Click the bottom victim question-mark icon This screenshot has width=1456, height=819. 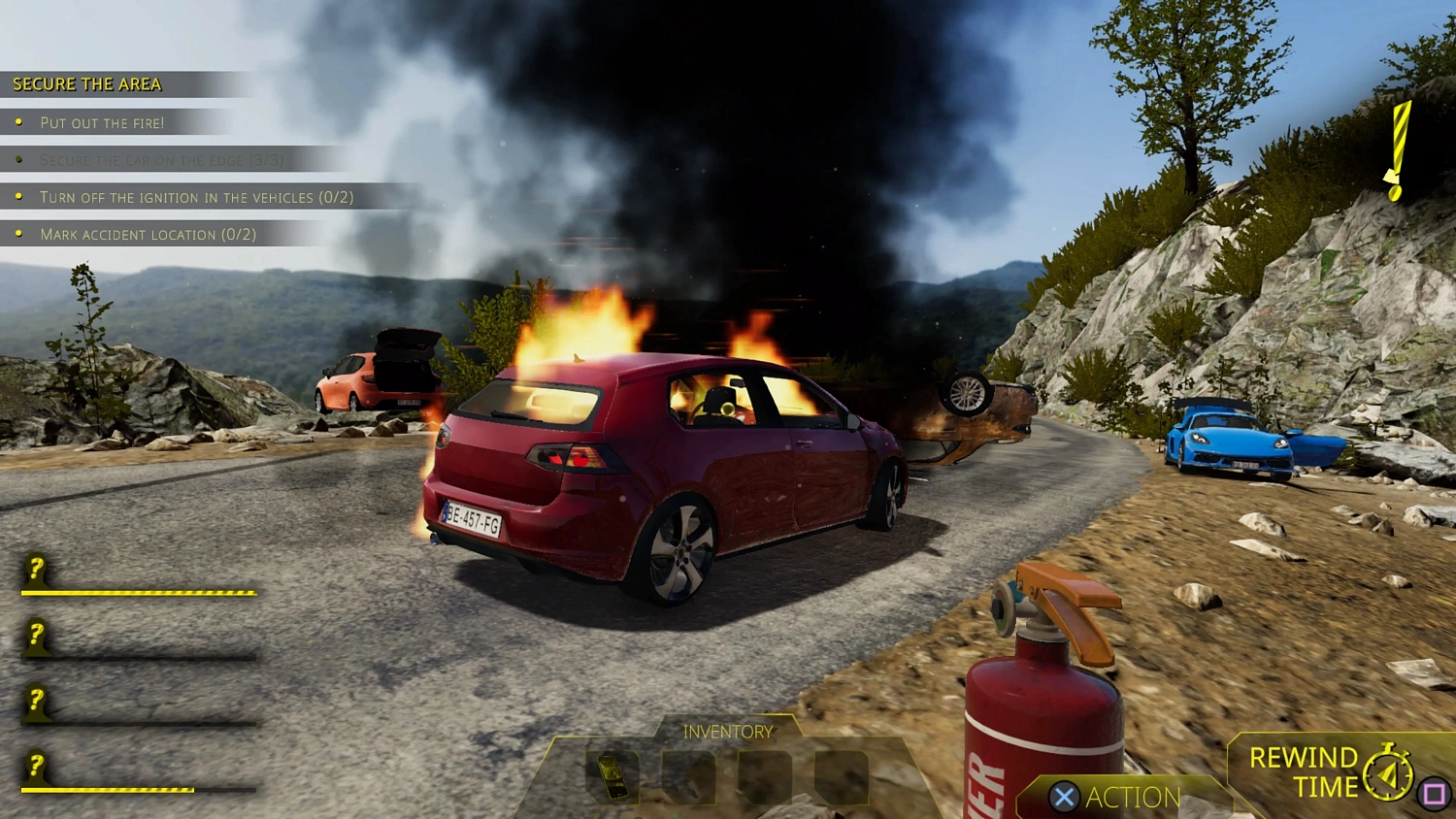(35, 767)
